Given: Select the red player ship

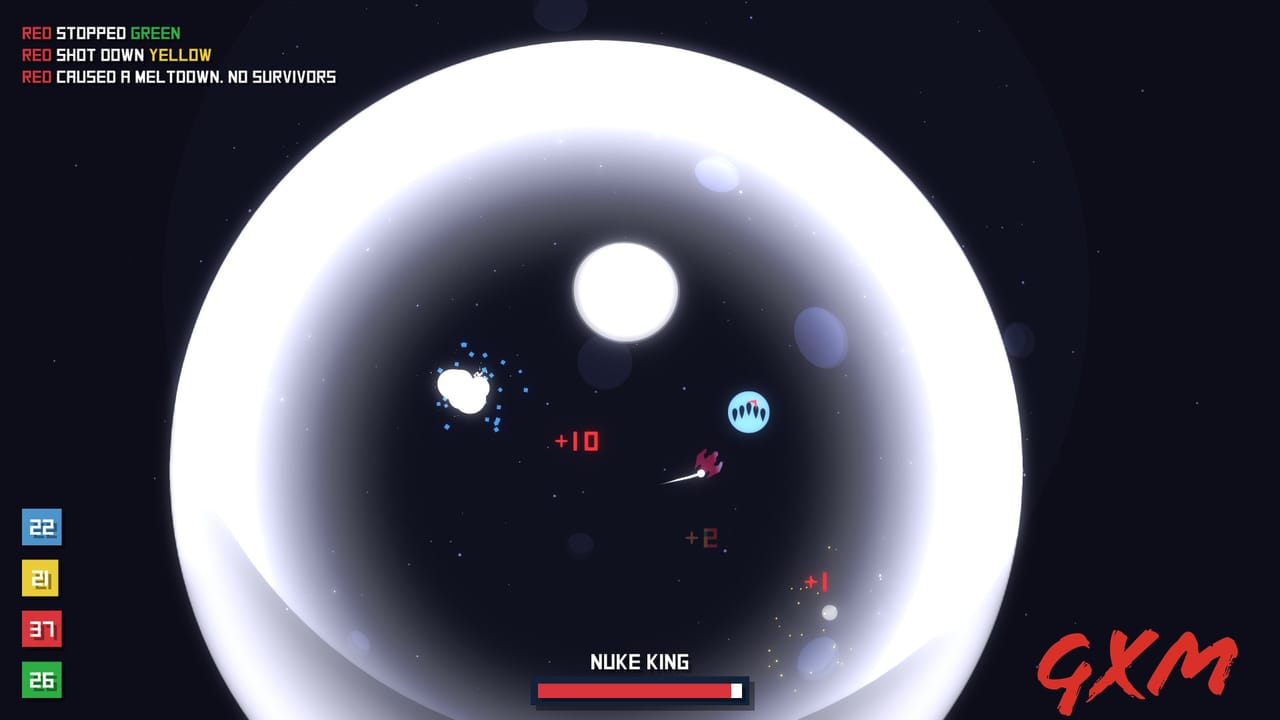Looking at the screenshot, I should [708, 464].
